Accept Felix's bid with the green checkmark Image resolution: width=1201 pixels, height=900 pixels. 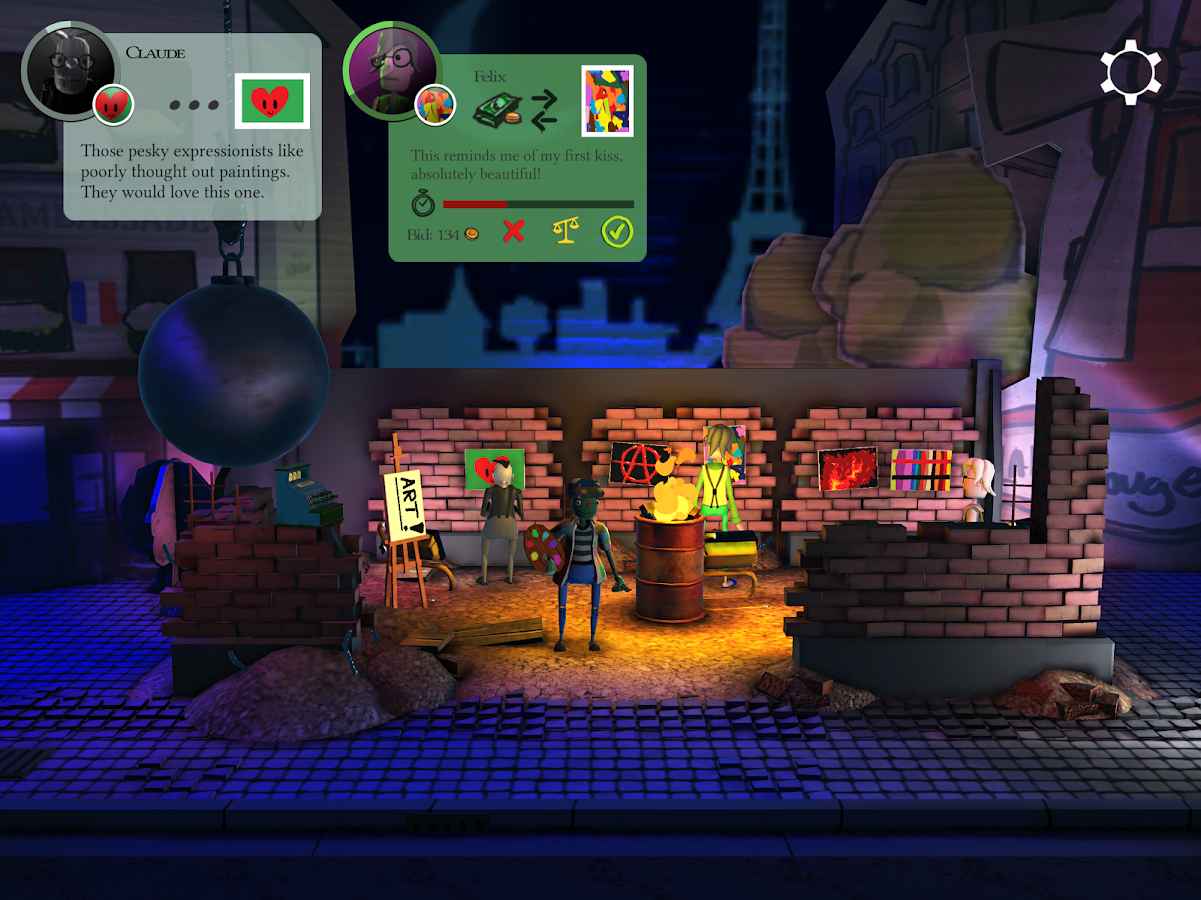click(617, 232)
